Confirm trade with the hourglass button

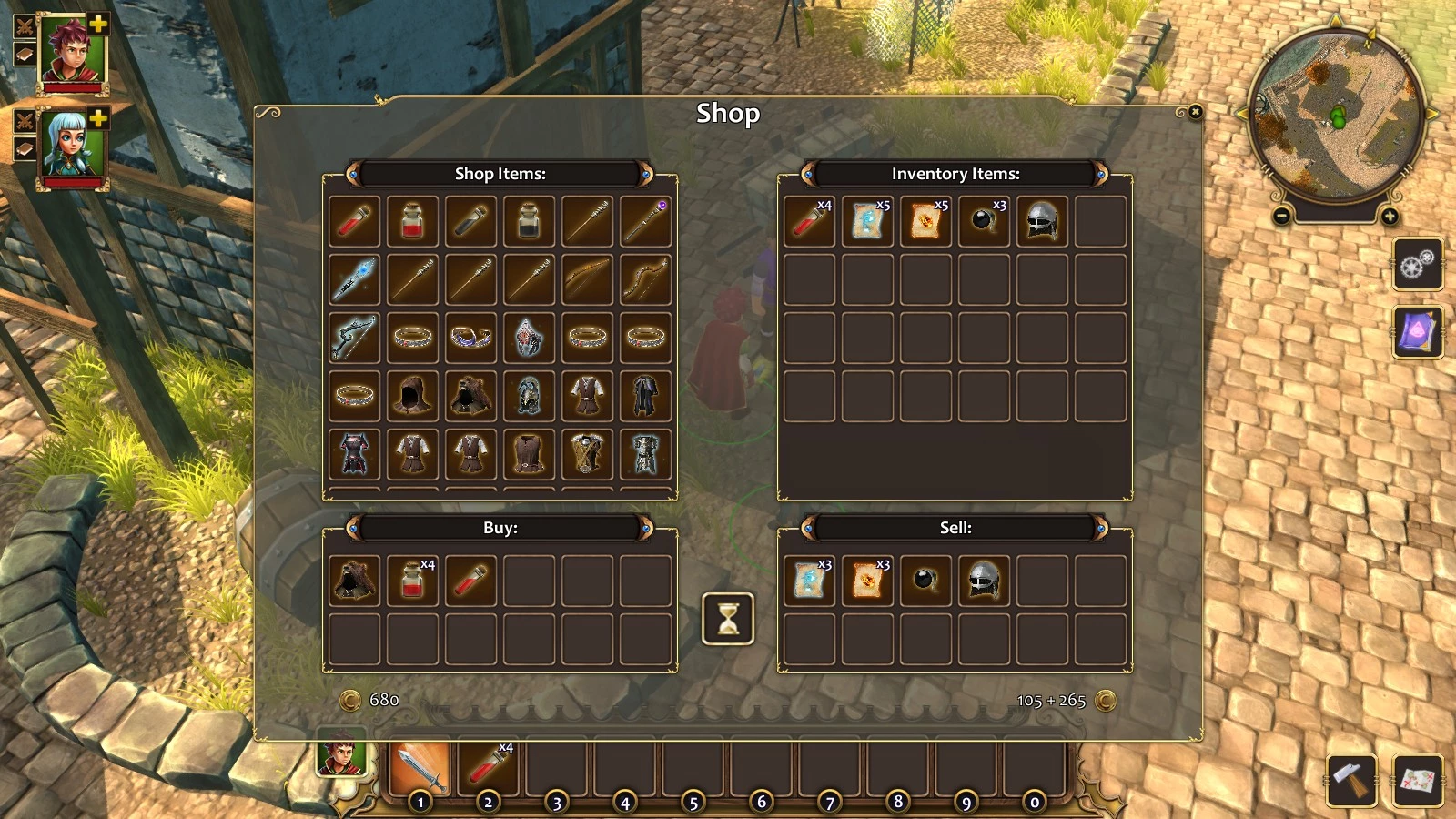(727, 619)
